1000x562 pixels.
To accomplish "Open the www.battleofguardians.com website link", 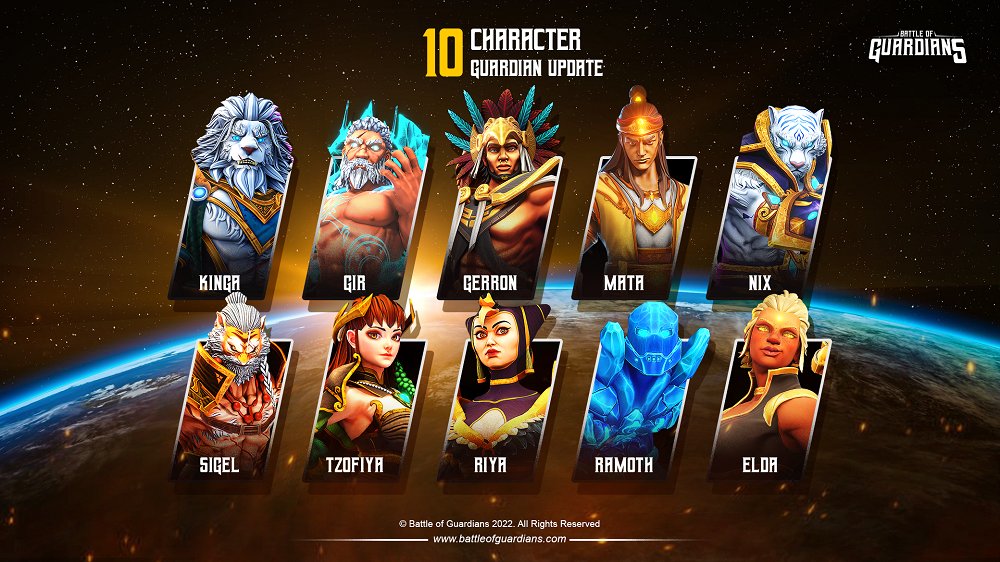I will pyautogui.click(x=499, y=539).
